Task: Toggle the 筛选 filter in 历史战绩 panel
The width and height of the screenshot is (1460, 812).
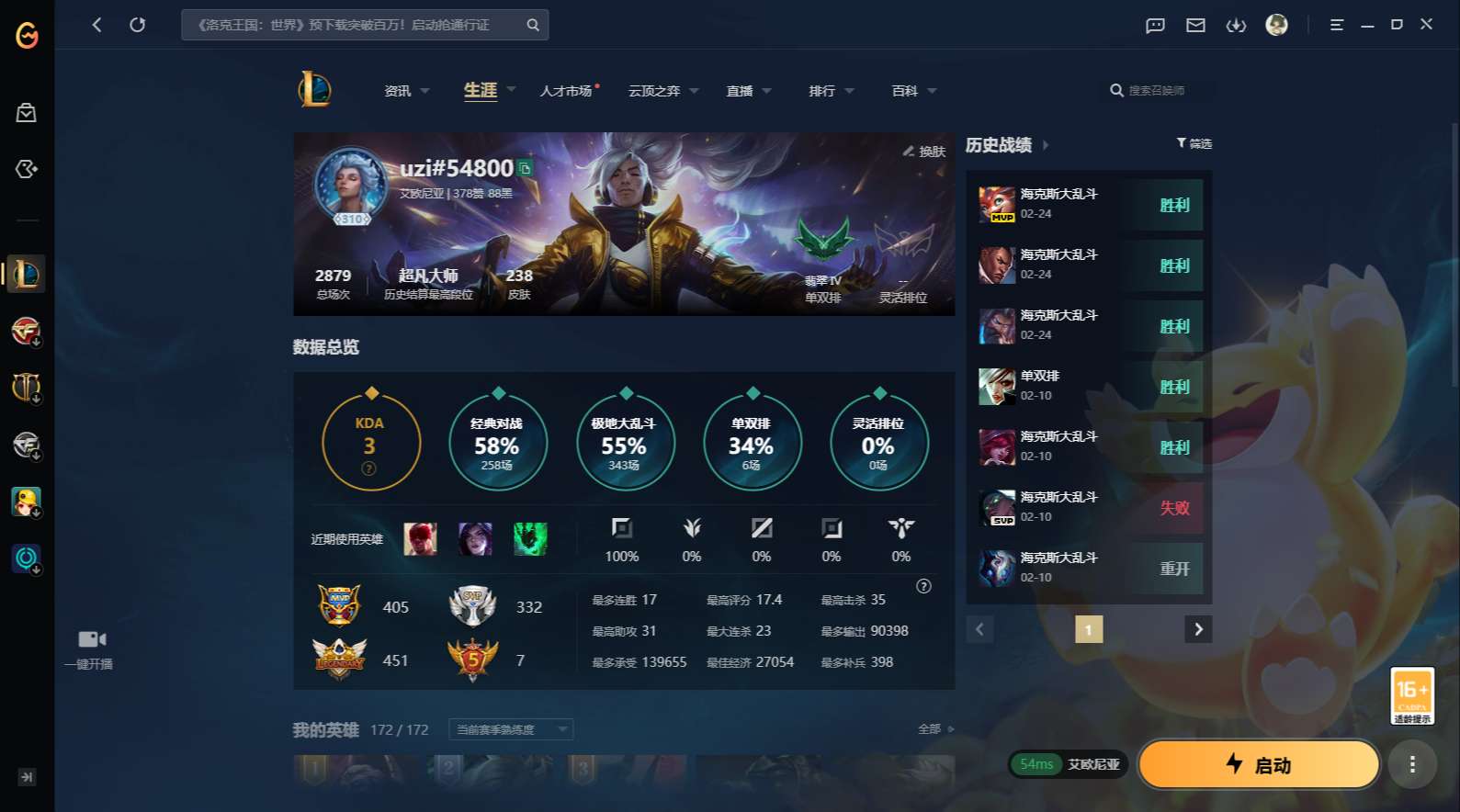Action: point(1195,143)
